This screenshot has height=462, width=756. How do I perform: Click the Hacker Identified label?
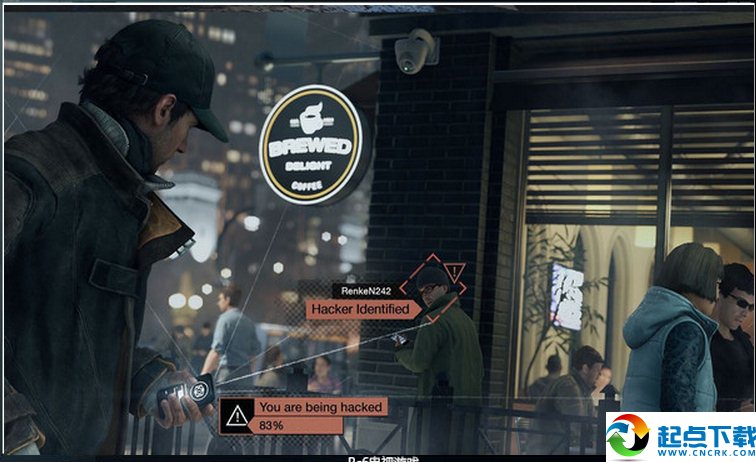pos(360,309)
